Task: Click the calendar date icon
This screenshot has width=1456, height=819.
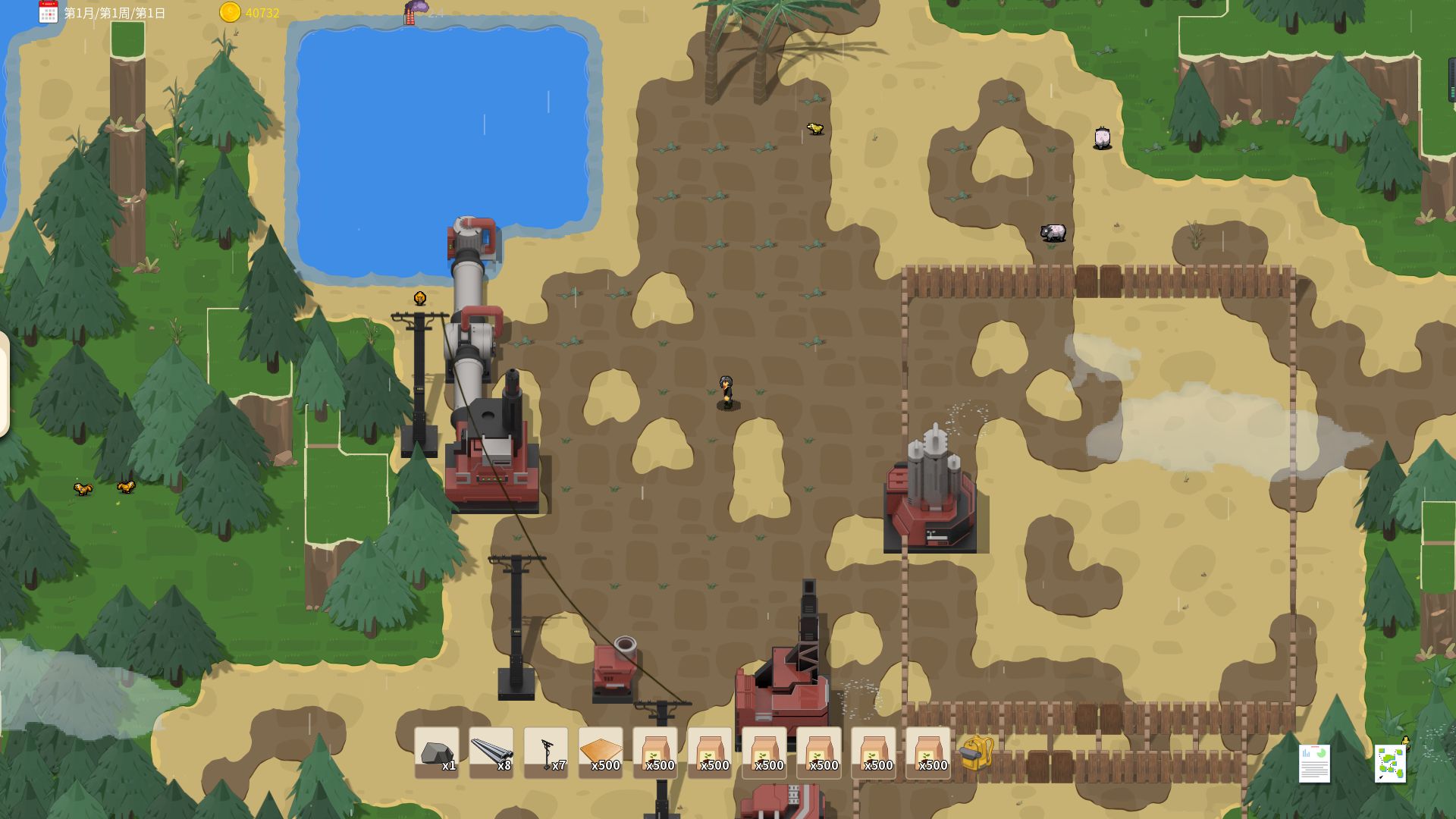Action: click(x=49, y=12)
